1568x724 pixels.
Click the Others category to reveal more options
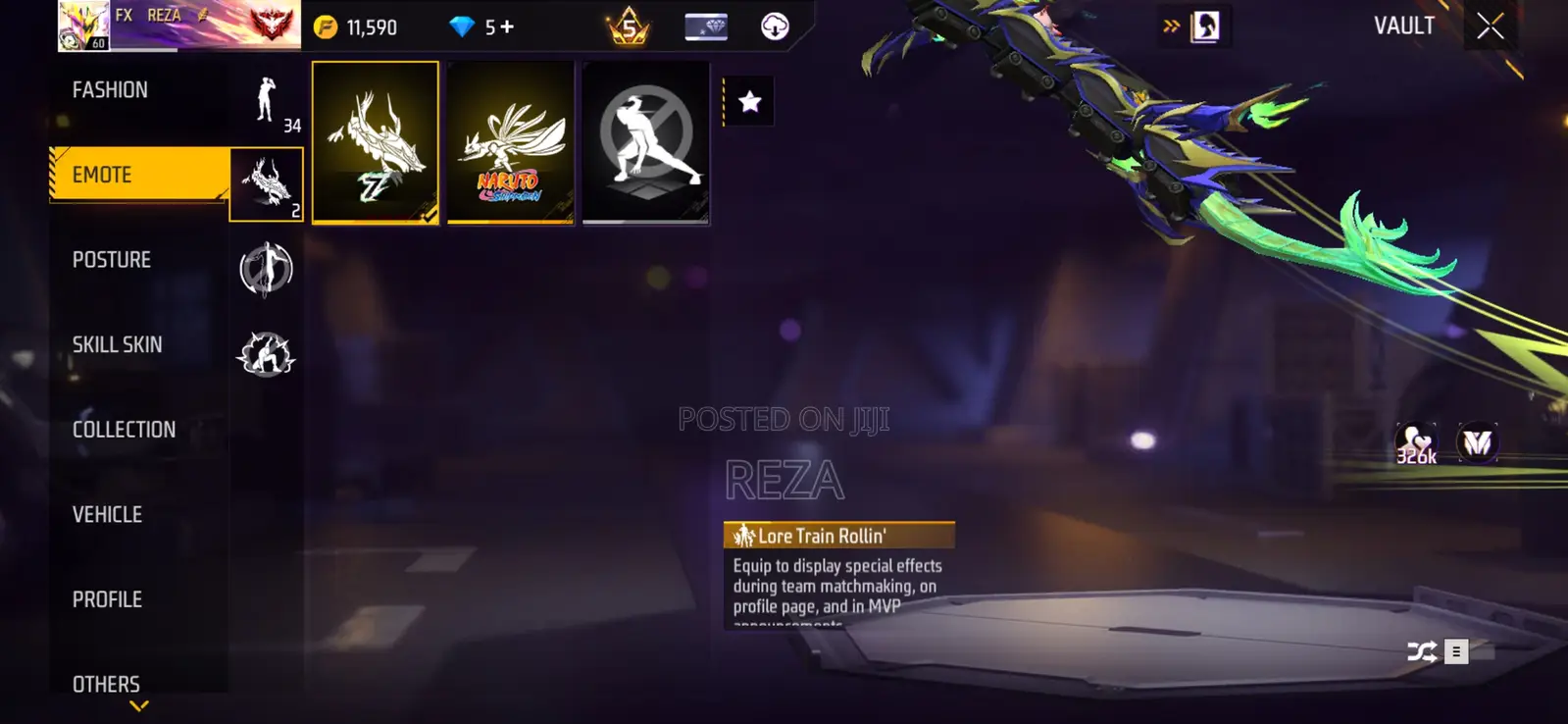click(106, 684)
